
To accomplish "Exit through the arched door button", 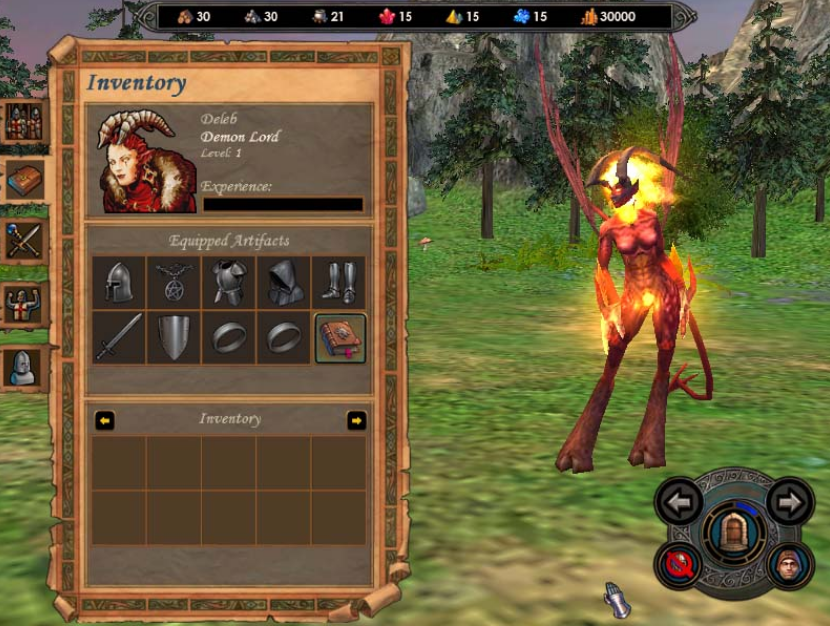I will [x=735, y=531].
